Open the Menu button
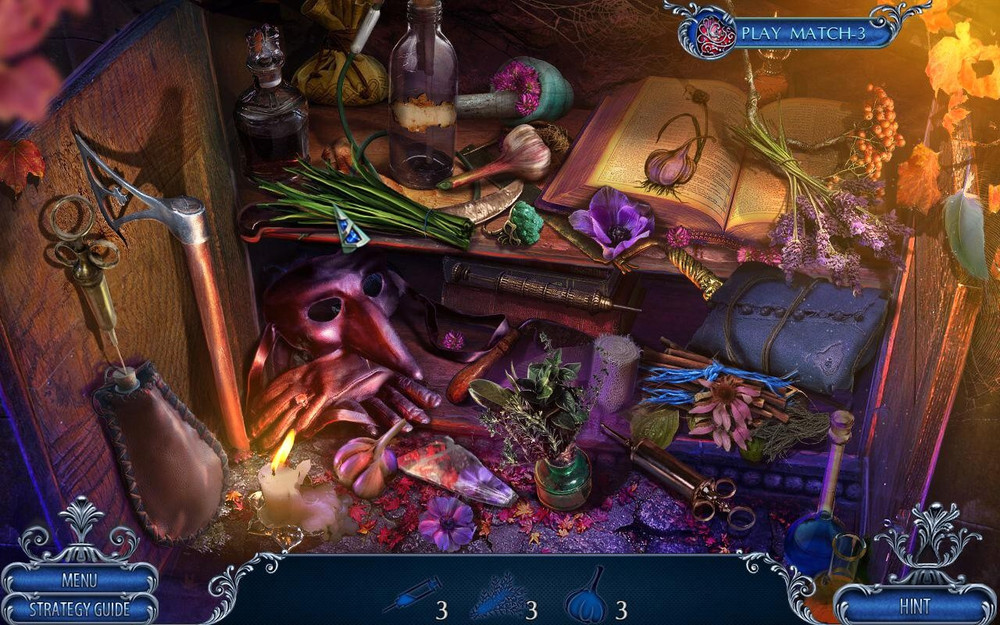The image size is (1000, 625). pyautogui.click(x=79, y=580)
